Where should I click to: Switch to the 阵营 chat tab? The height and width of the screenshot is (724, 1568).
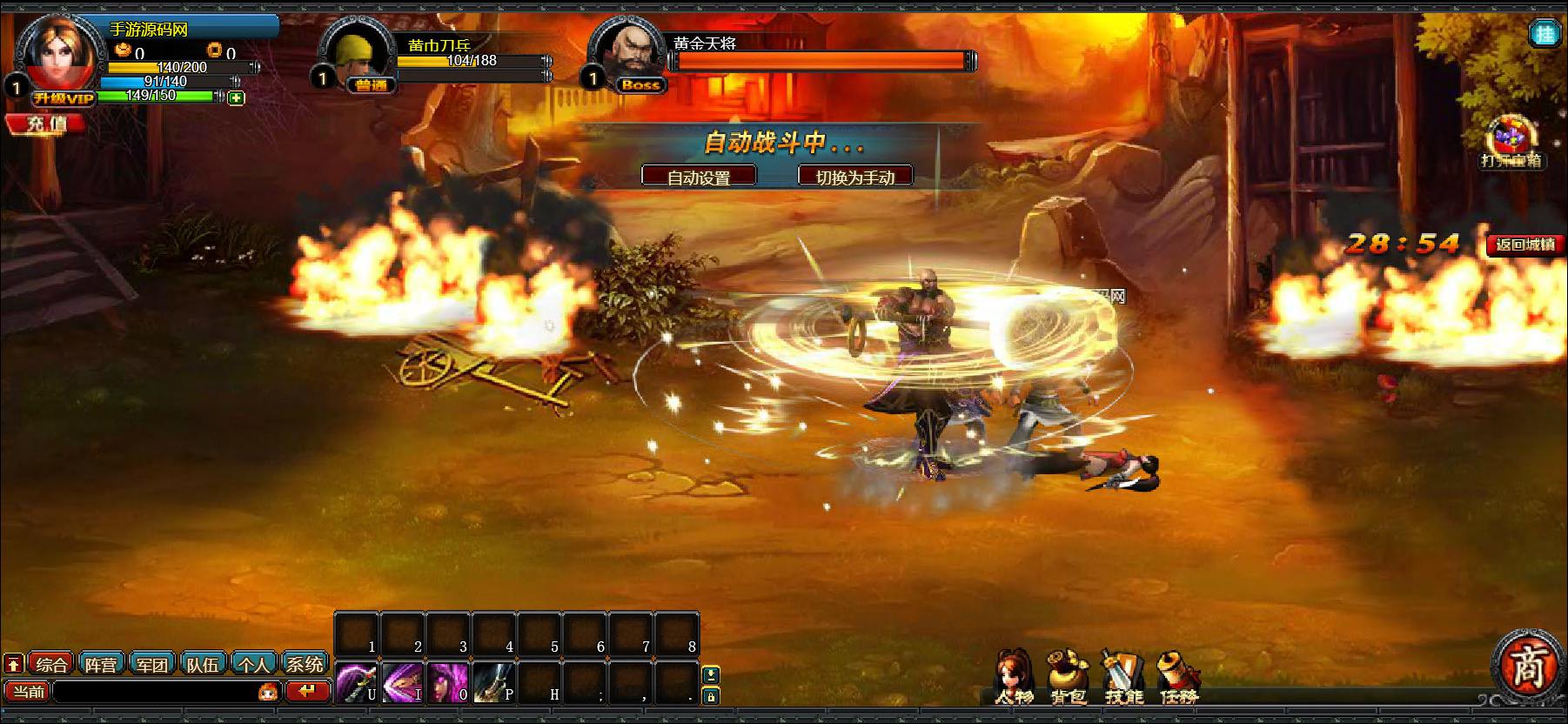(101, 665)
